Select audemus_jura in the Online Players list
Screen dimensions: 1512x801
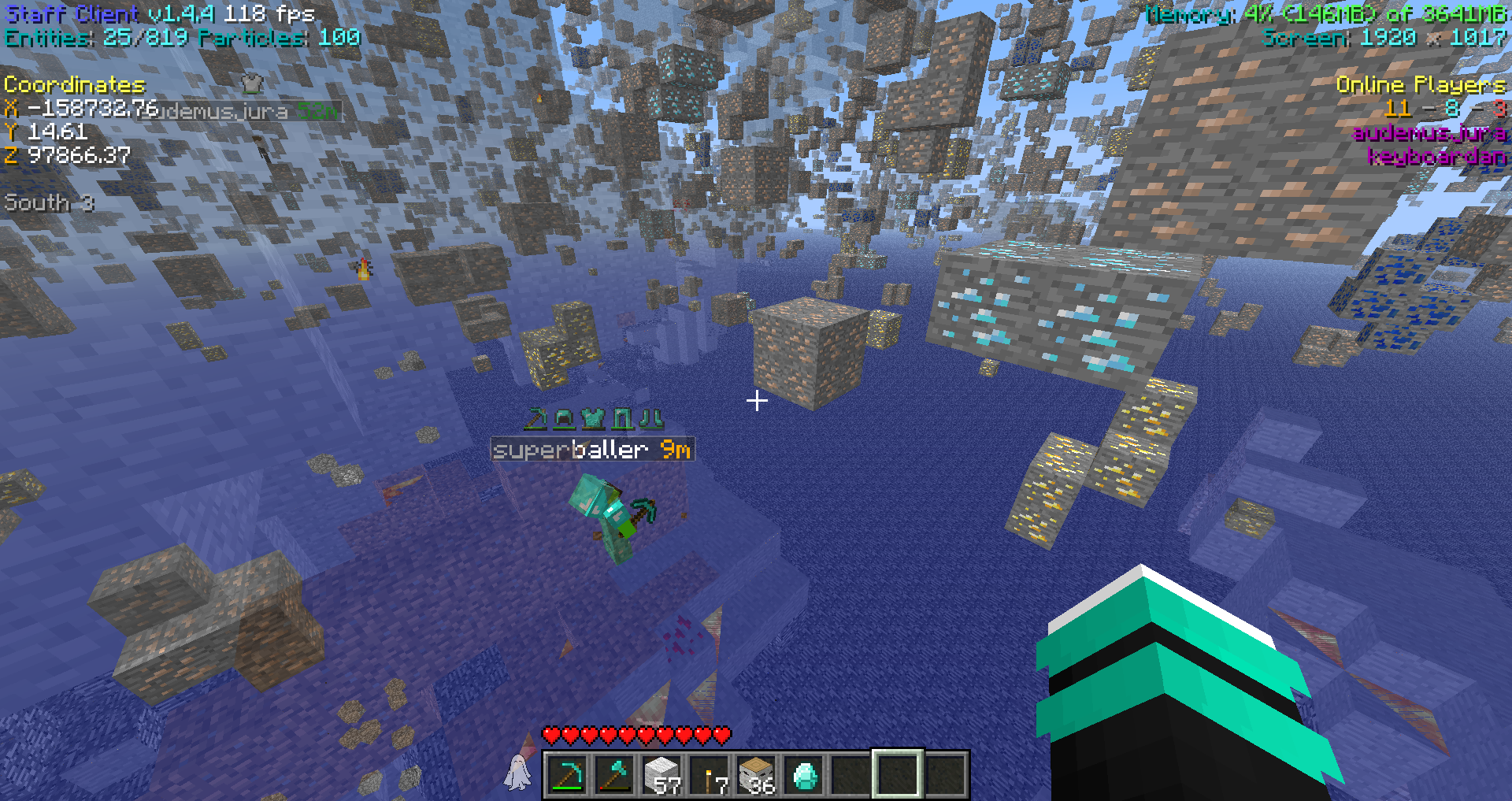click(x=1429, y=132)
